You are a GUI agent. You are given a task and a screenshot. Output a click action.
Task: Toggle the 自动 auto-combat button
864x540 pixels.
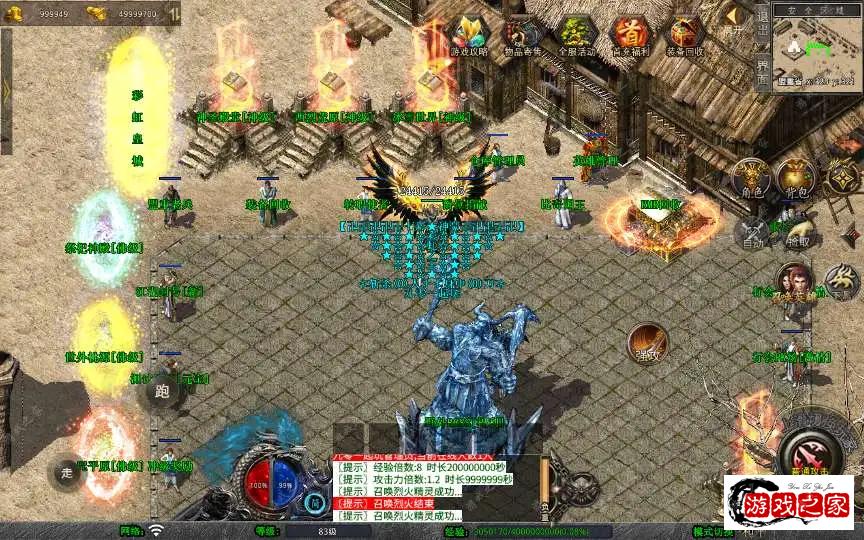point(750,232)
